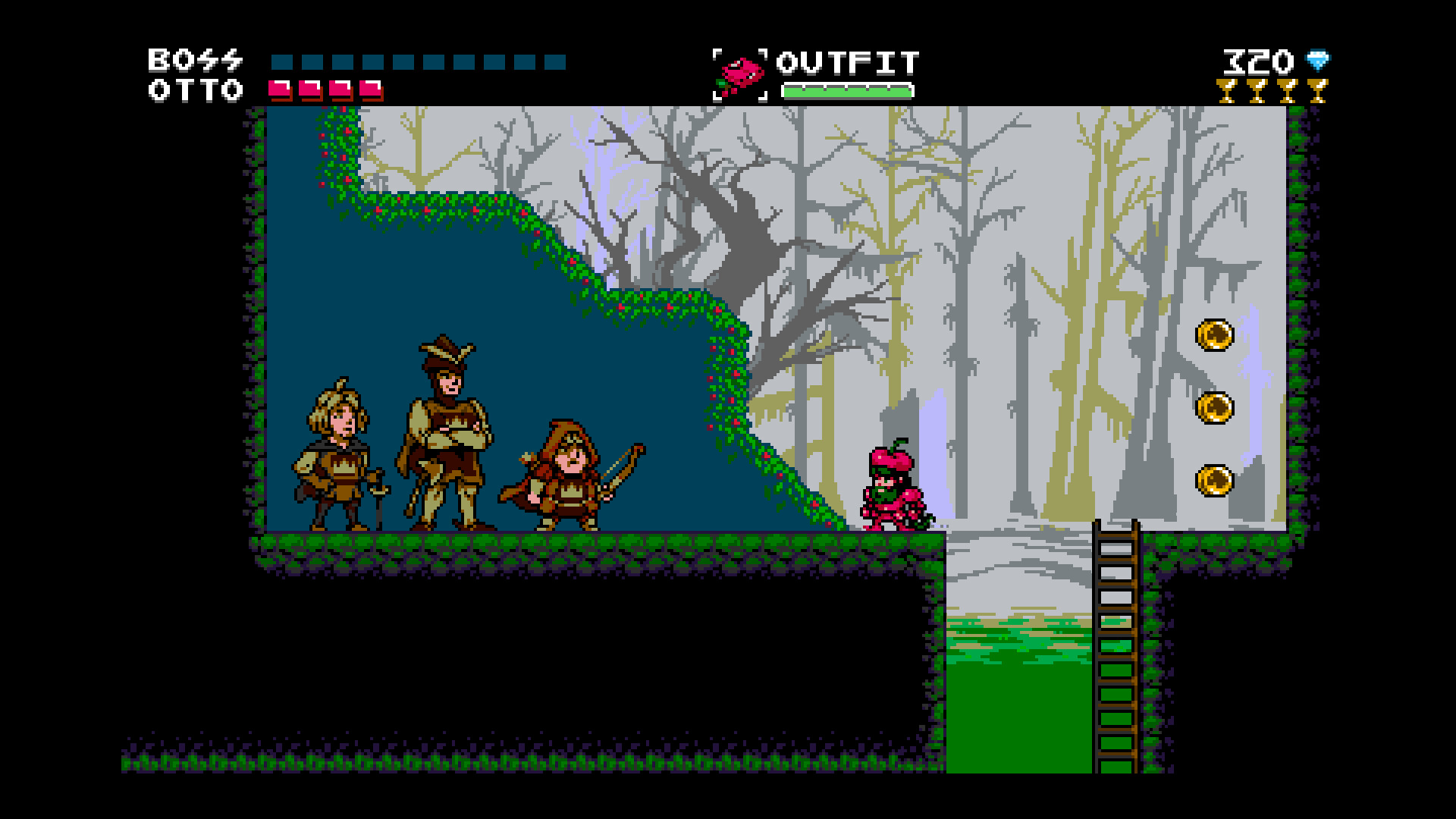The image size is (1456, 819).
Task: Select the first golden trophy icon
Action: (1227, 93)
